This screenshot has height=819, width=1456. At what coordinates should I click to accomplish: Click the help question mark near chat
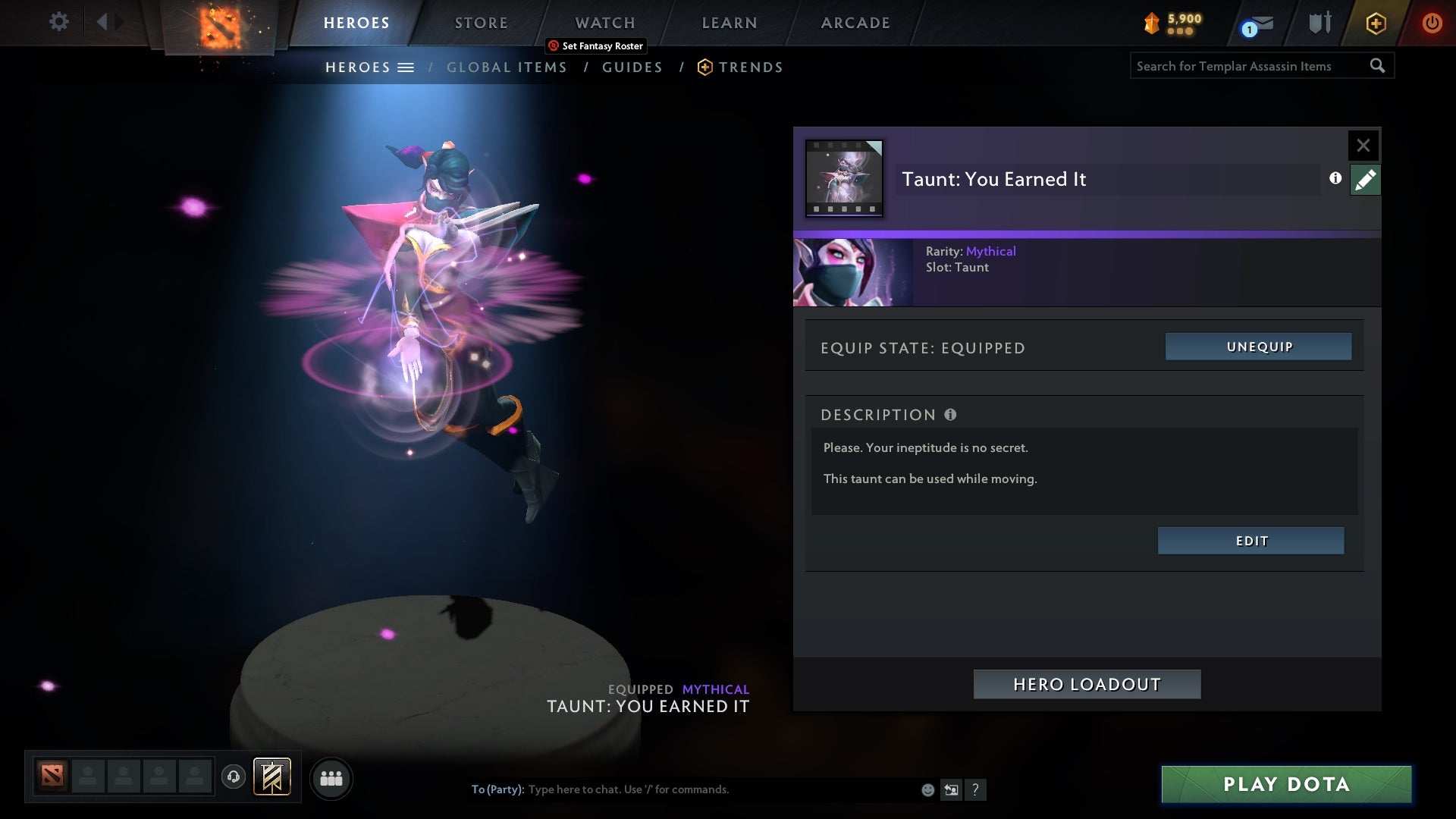976,790
